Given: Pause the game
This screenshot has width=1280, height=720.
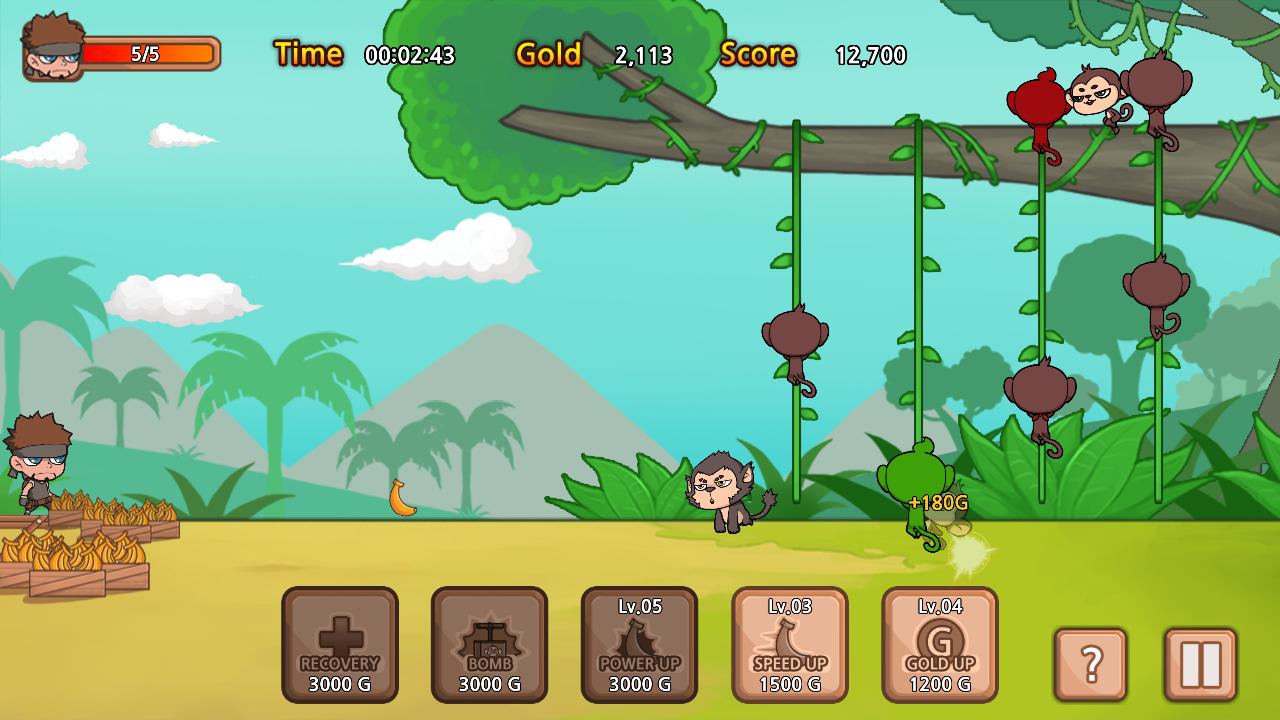Looking at the screenshot, I should 1200,664.
